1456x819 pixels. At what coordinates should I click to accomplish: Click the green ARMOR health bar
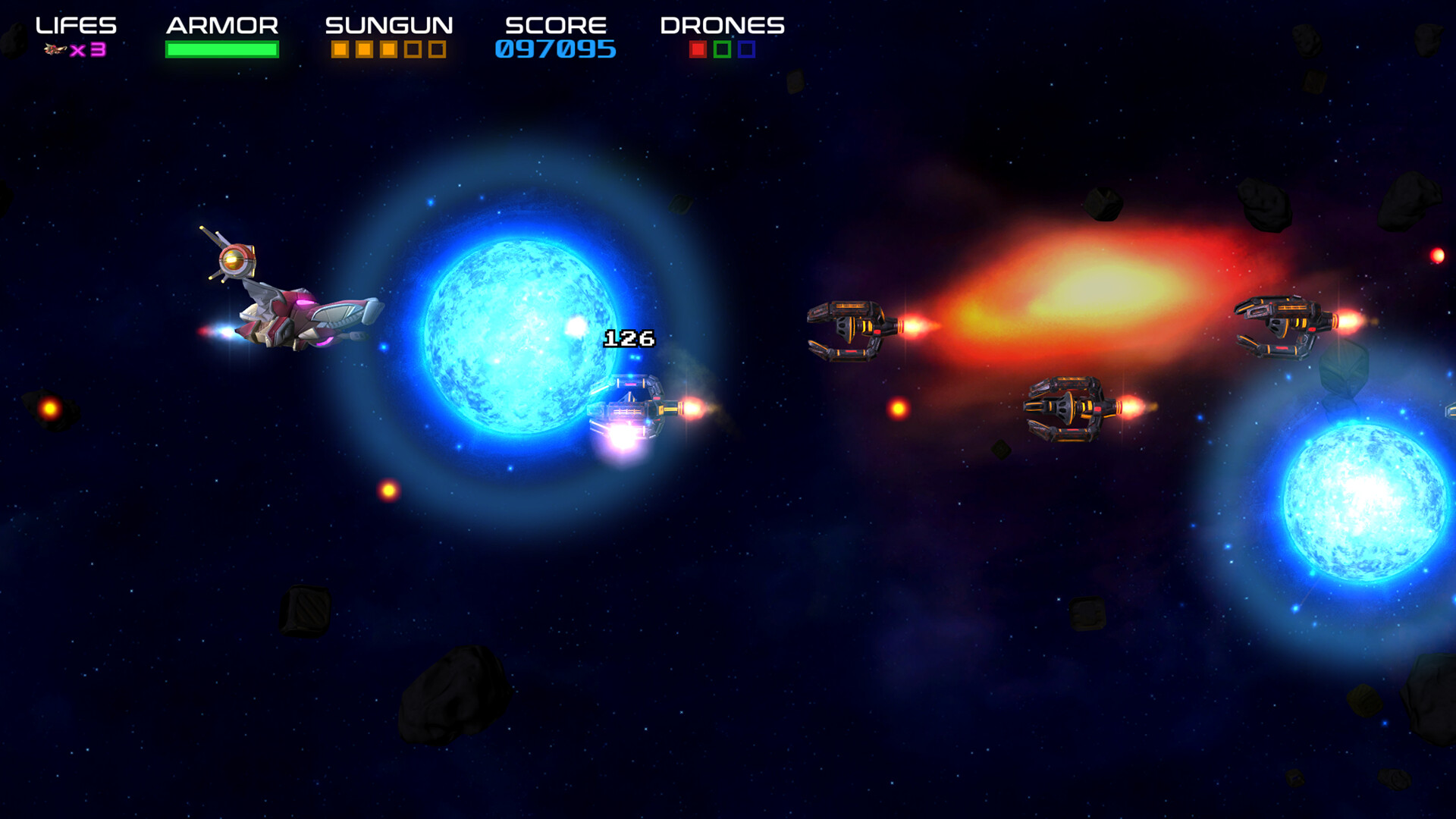[221, 49]
